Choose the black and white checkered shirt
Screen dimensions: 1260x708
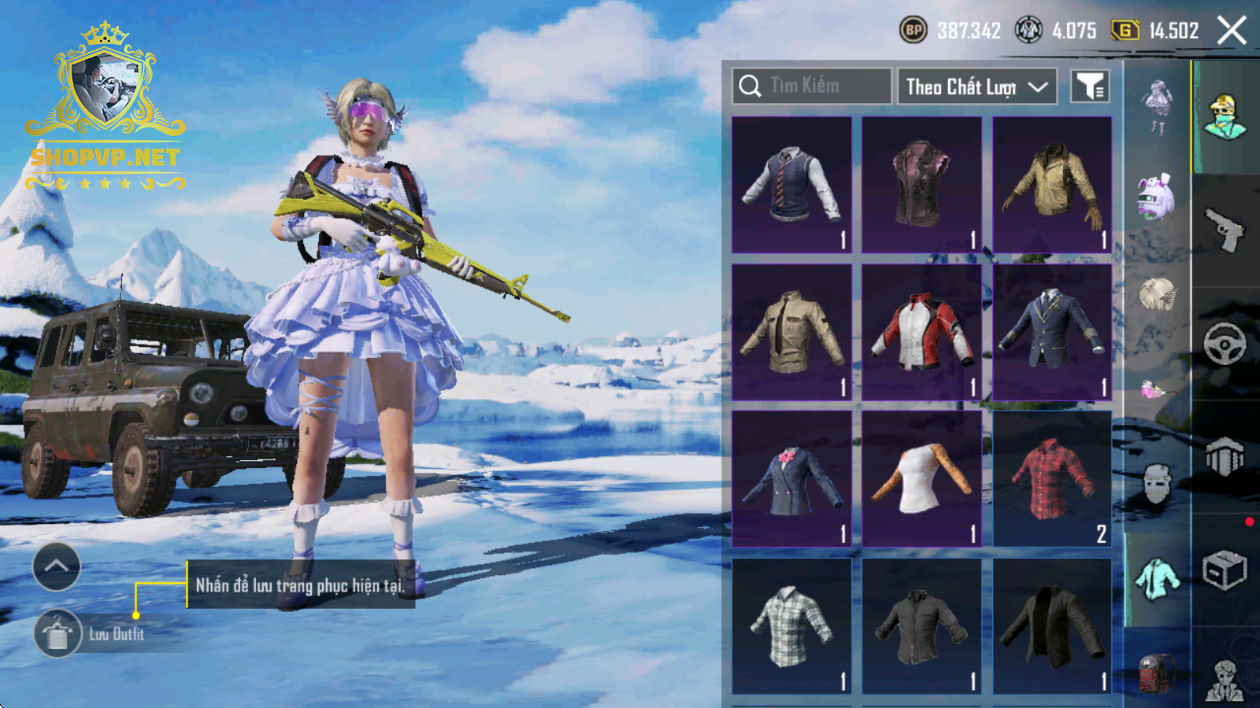pyautogui.click(x=792, y=626)
